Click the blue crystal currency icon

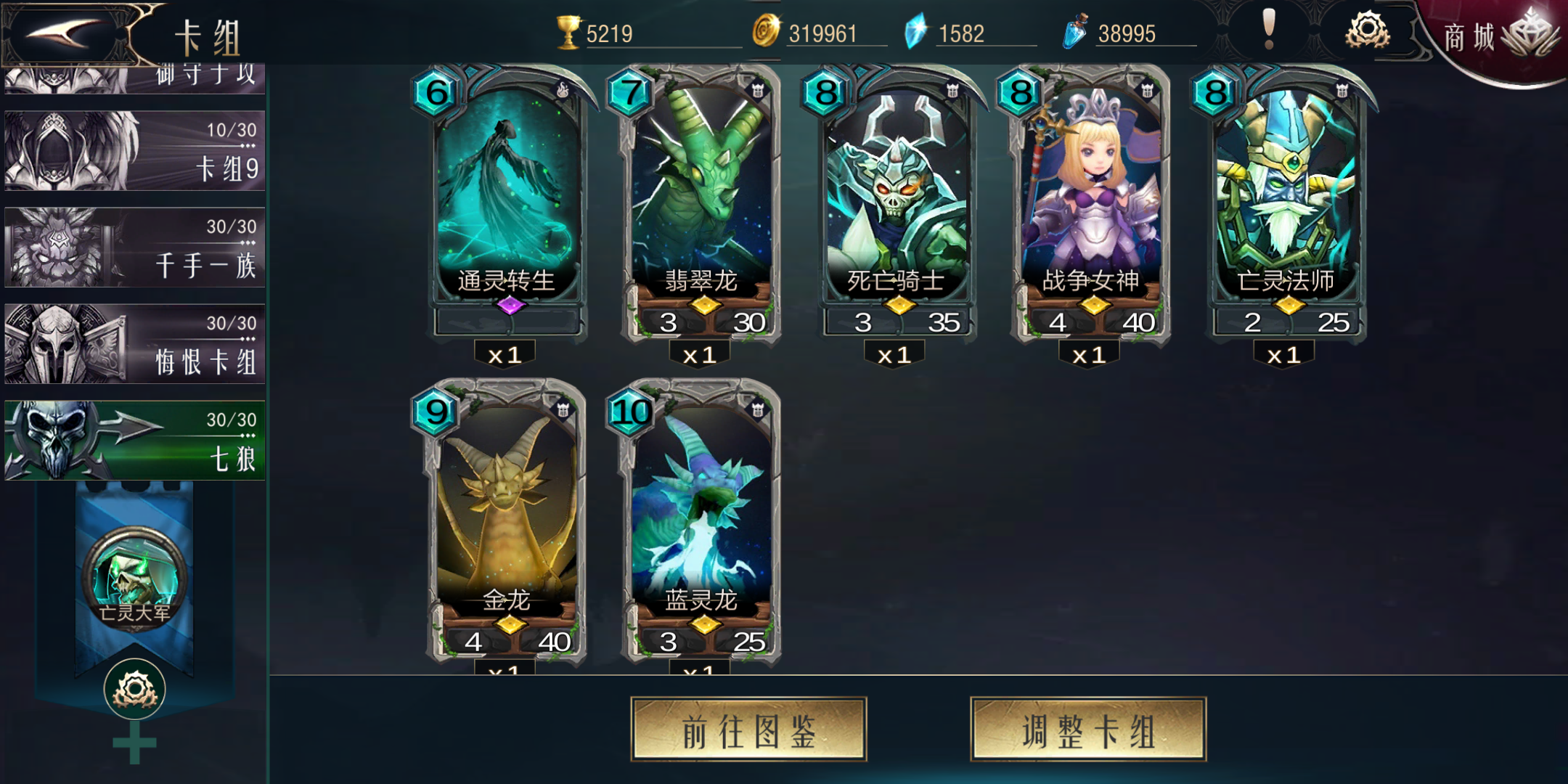click(916, 30)
